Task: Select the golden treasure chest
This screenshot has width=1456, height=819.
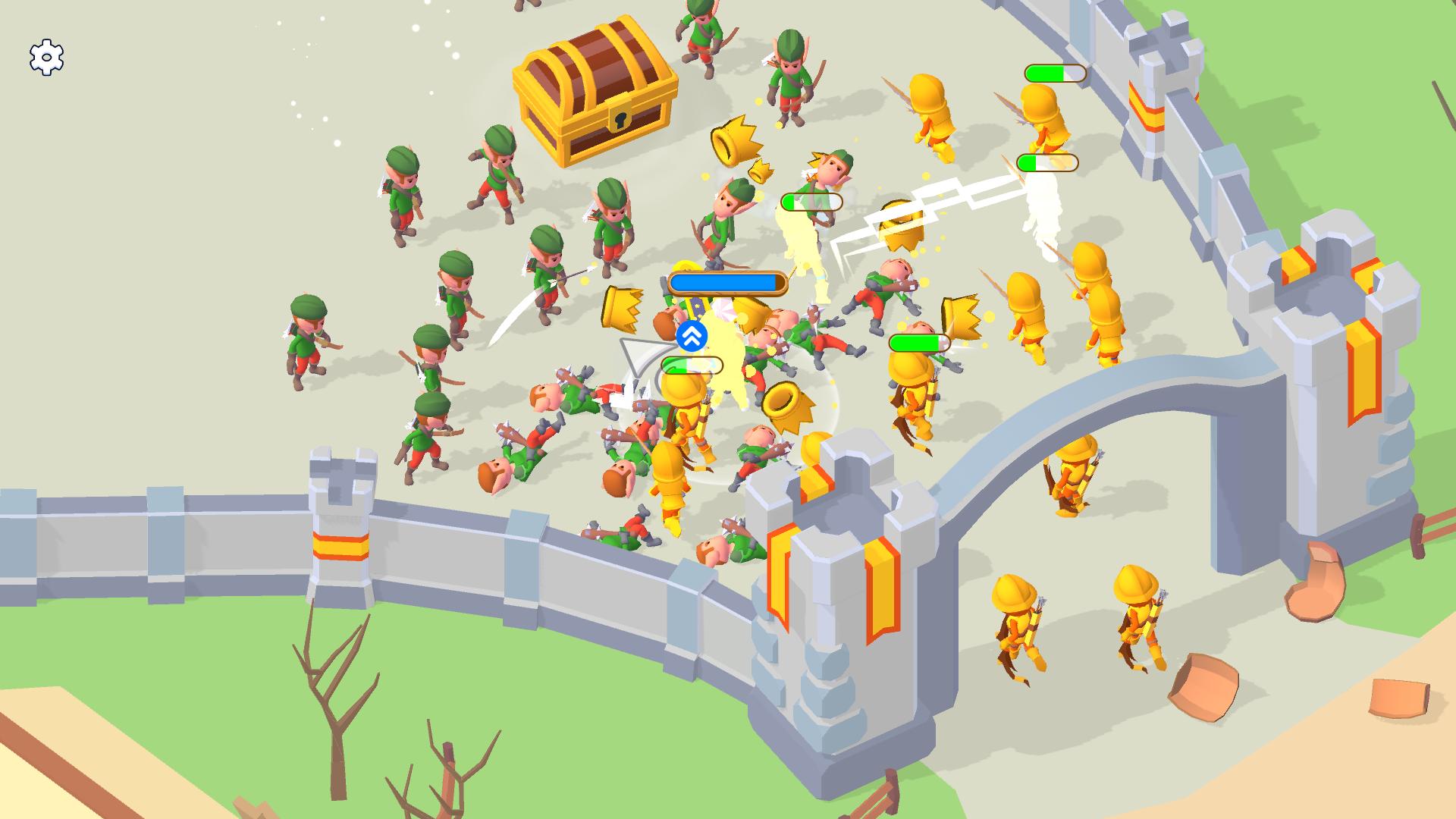Action: pos(595,91)
